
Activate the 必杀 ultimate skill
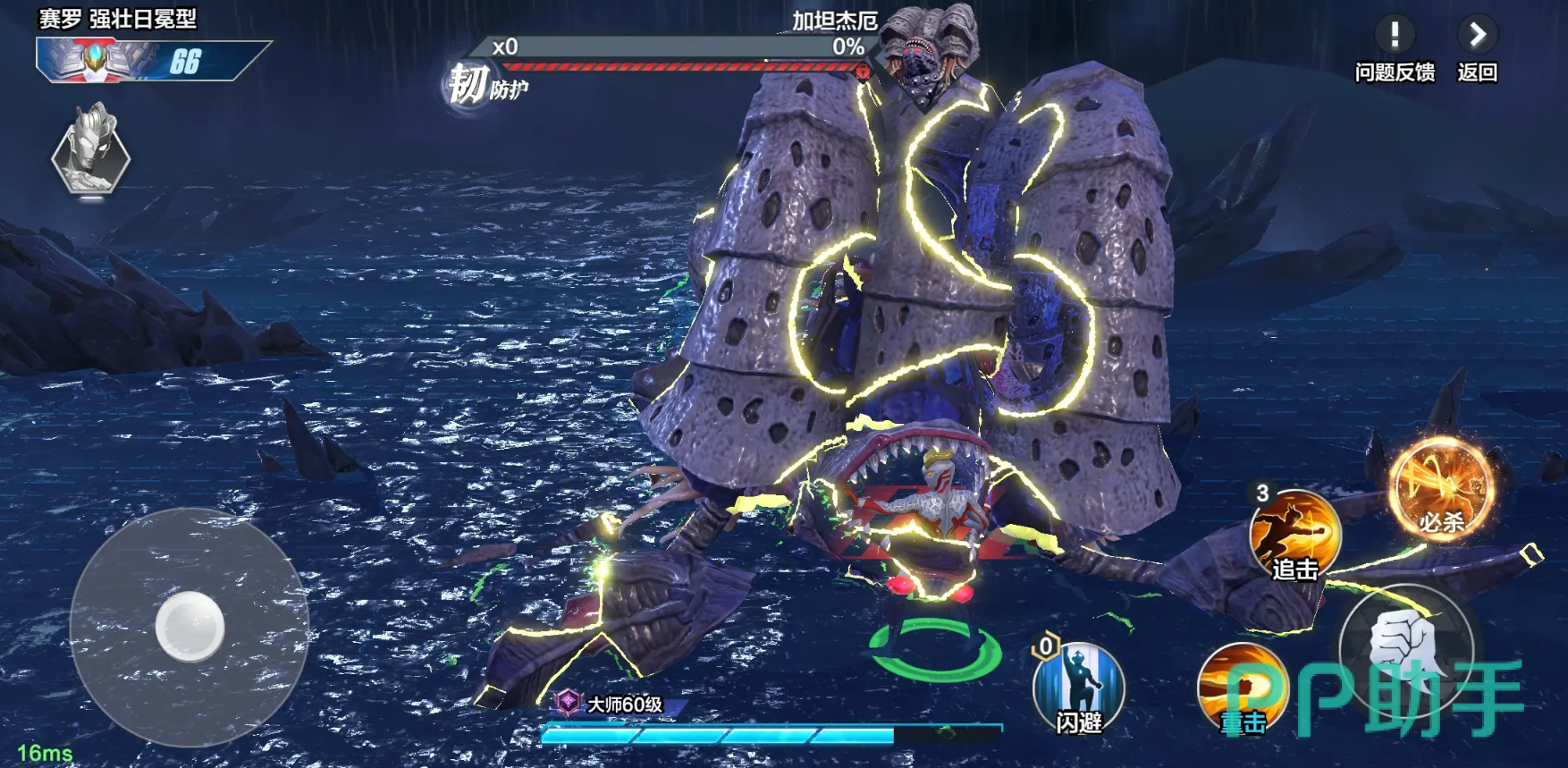coord(1441,490)
